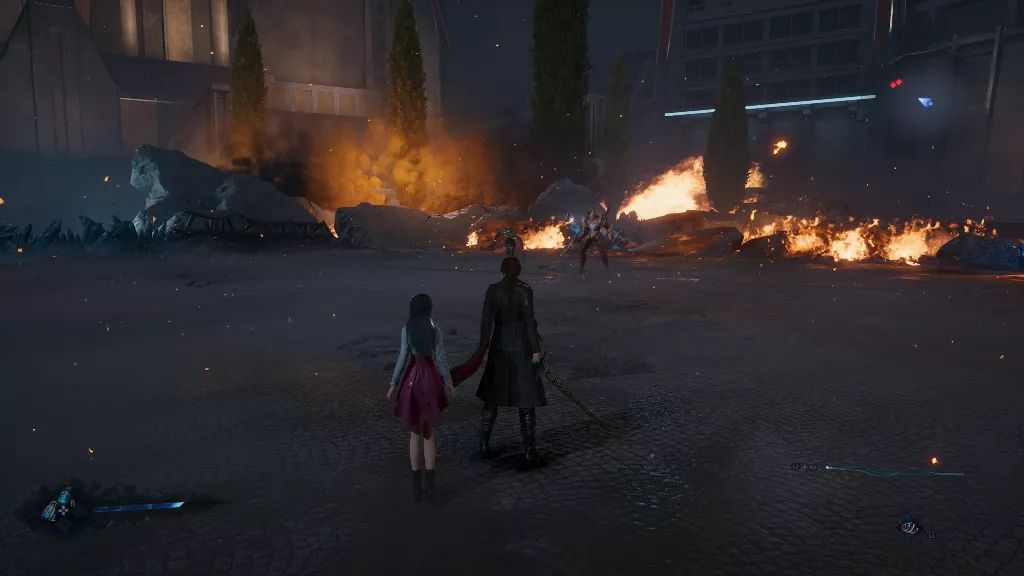Activate the swirl ability diamond icon
The width and height of the screenshot is (1024, 576).
coord(908,526)
